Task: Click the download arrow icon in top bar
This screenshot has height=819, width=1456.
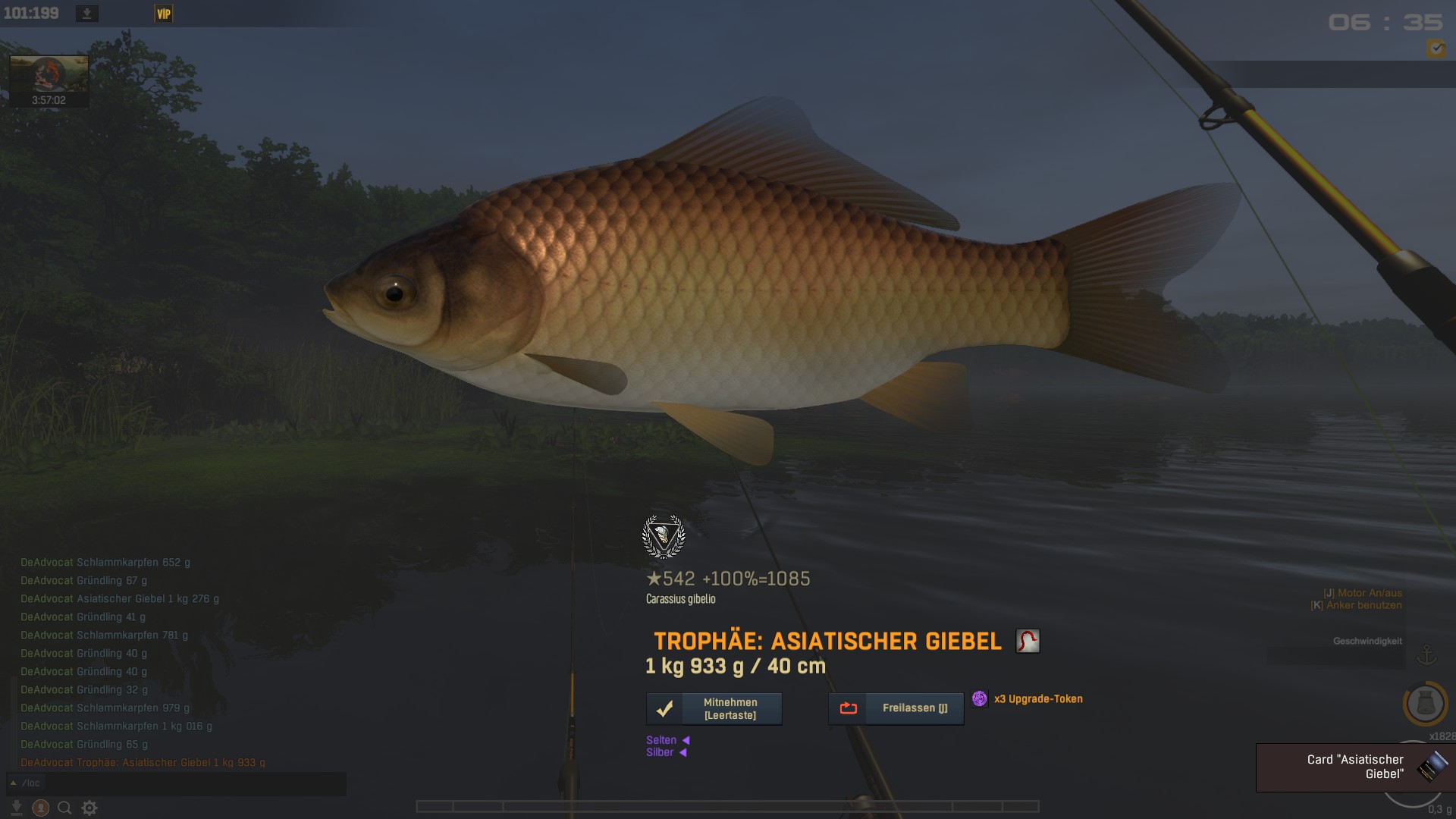Action: coord(87,14)
